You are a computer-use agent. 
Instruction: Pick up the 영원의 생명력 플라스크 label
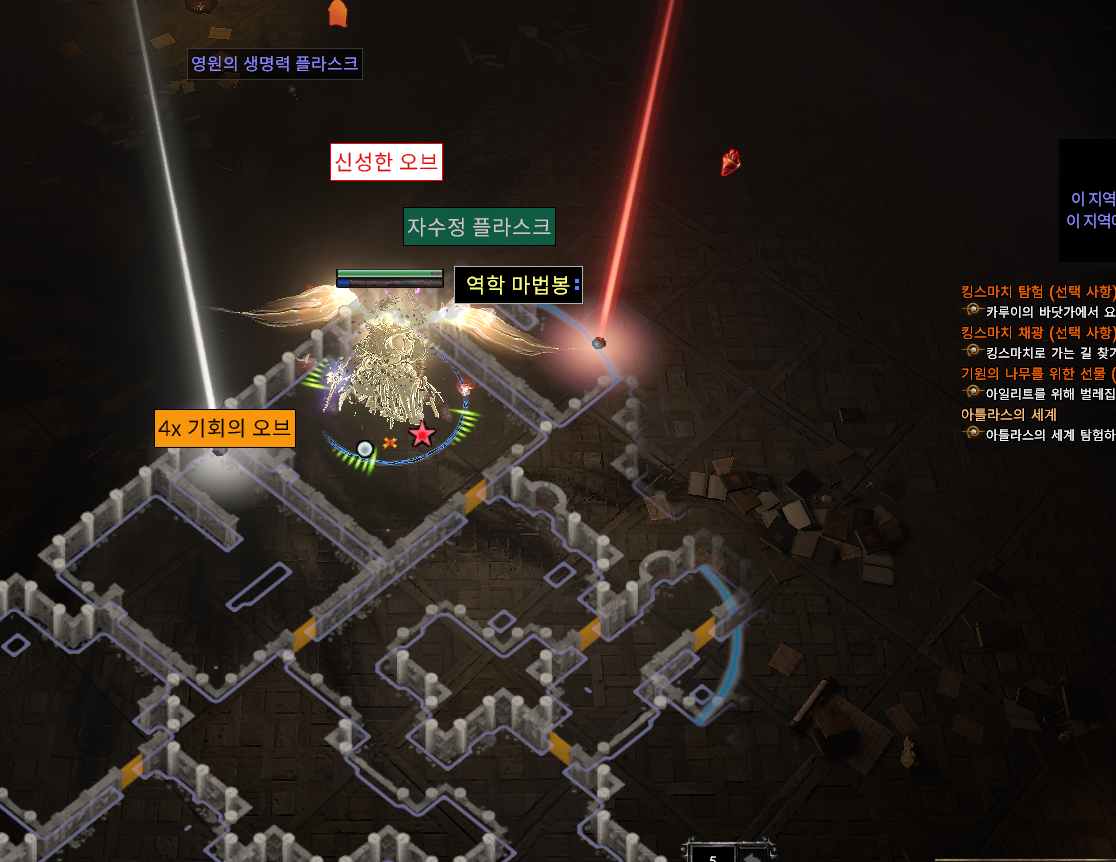tap(275, 65)
